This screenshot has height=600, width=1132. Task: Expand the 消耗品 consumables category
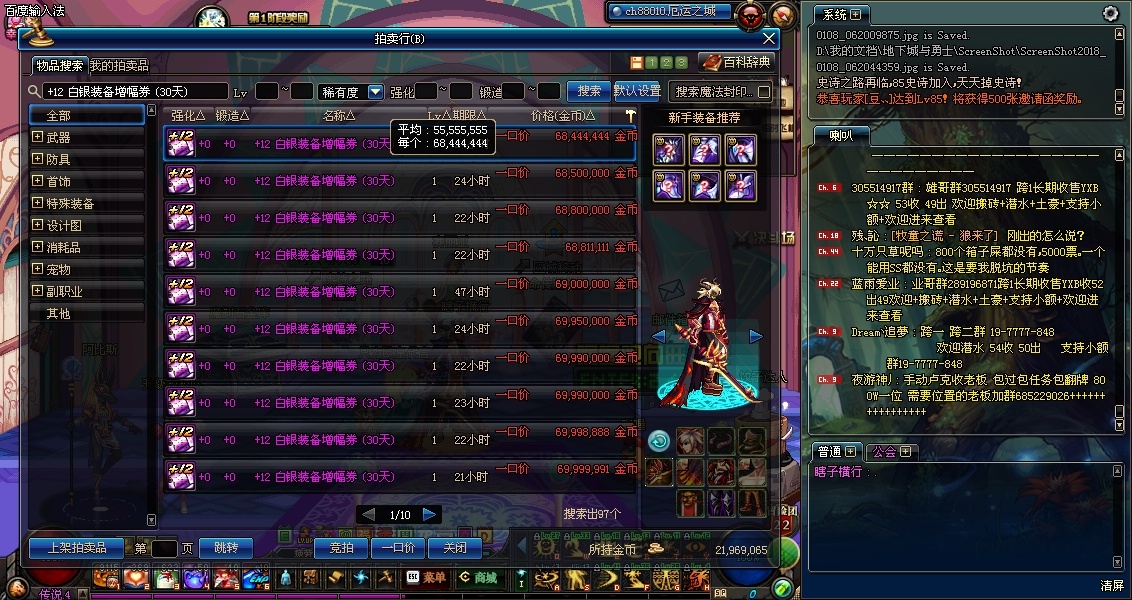tap(38, 247)
